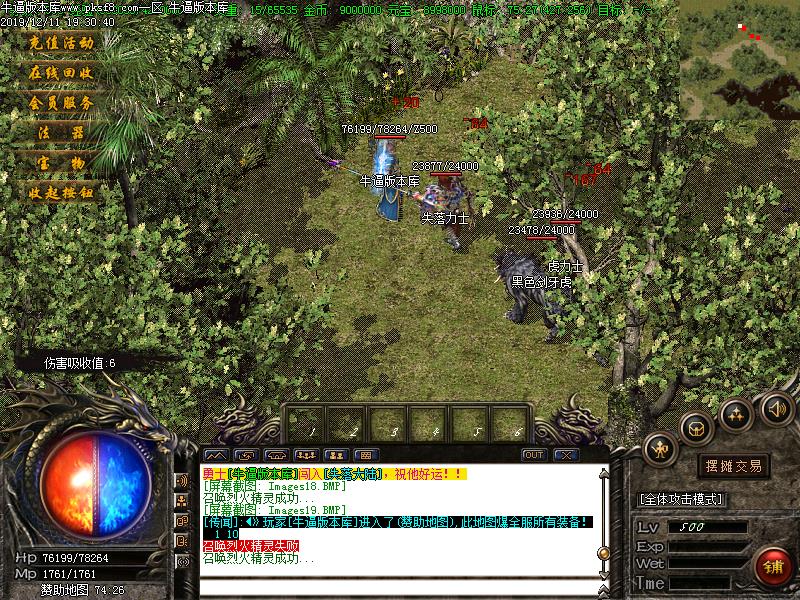This screenshot has width=800, height=600.
Task: Open the 在线回收 online recycle menu
Action: pyautogui.click(x=61, y=73)
